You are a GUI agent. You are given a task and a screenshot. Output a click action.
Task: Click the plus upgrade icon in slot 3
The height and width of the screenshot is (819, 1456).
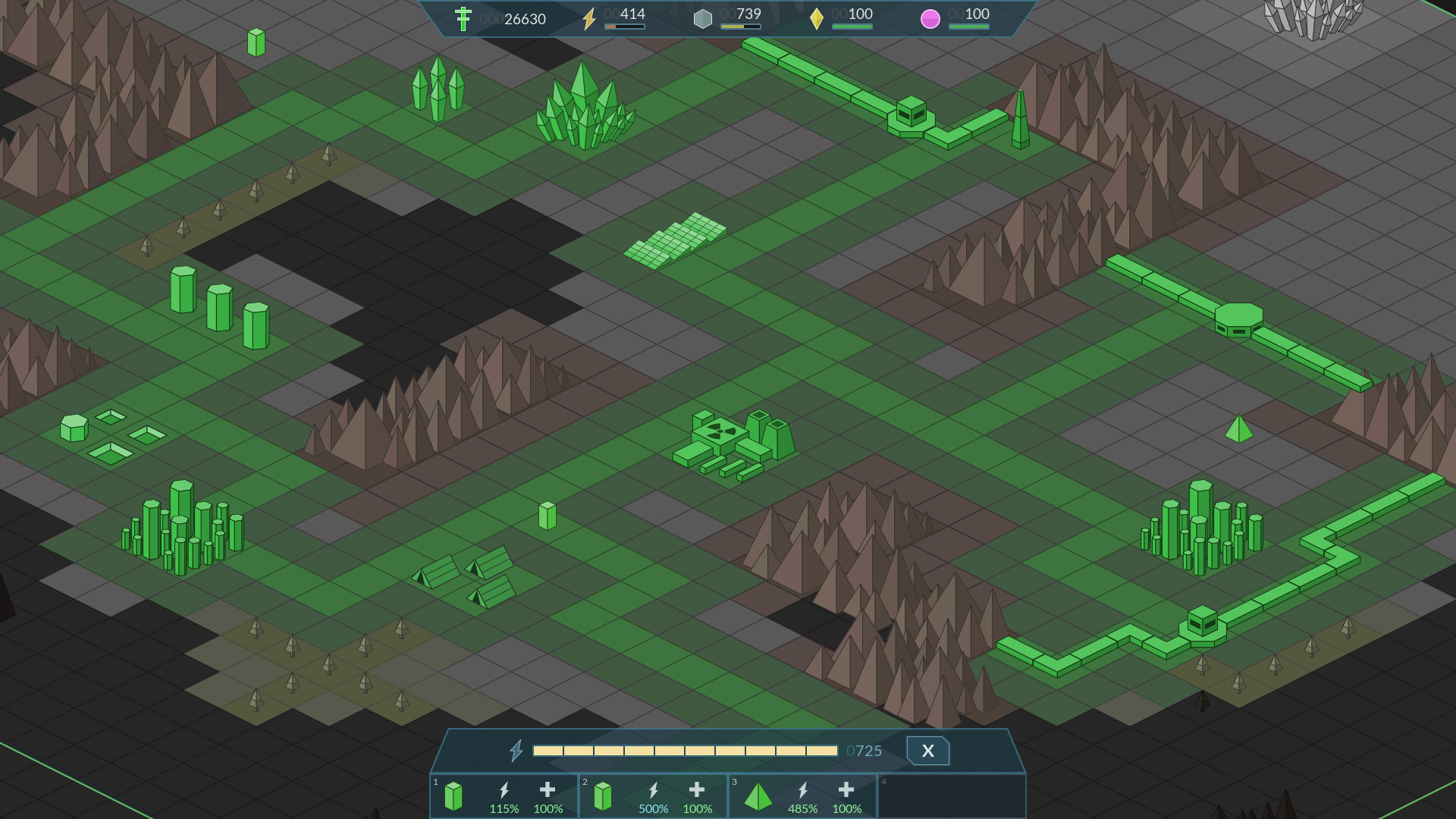coord(846,791)
